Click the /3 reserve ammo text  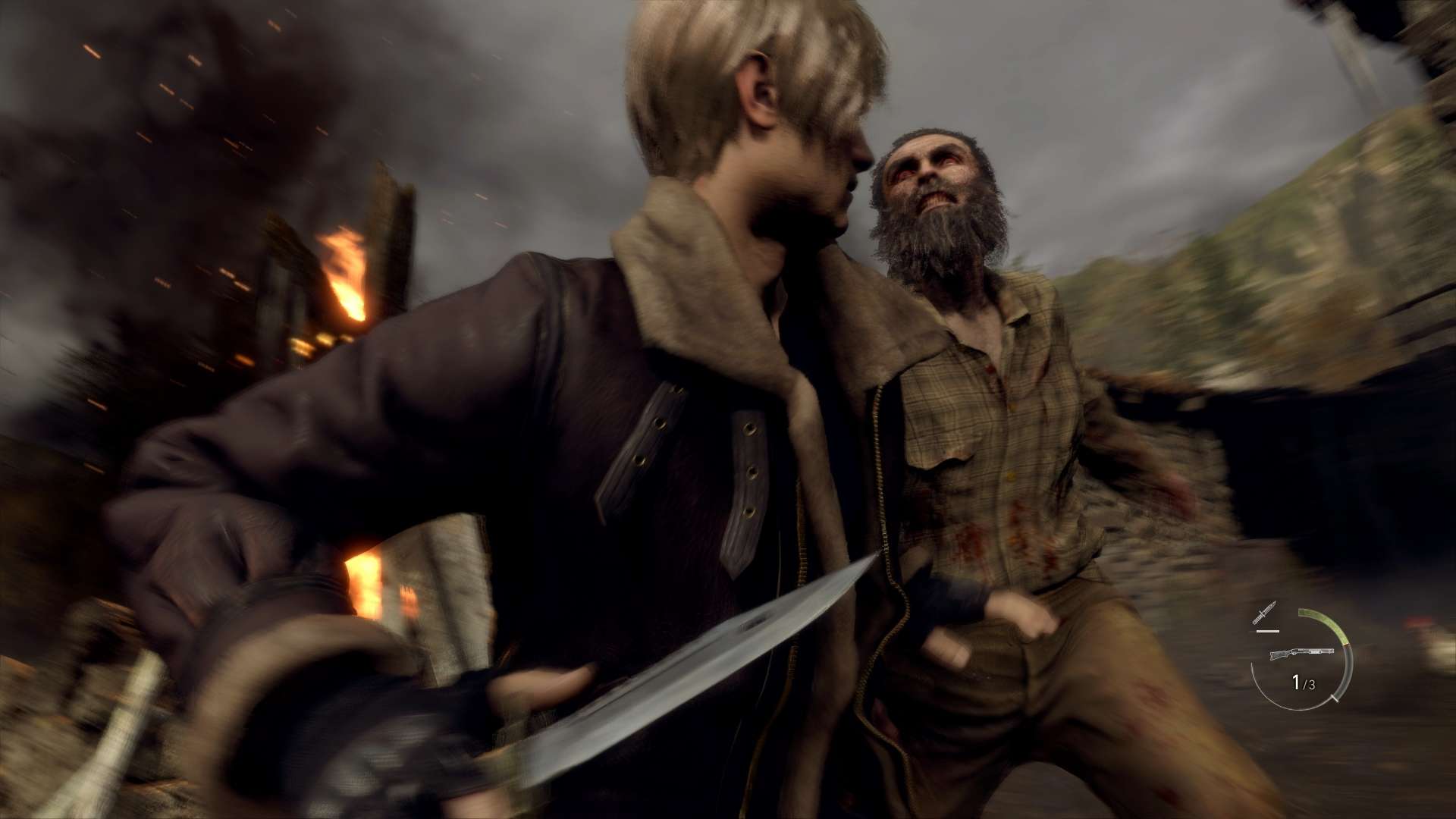(1310, 685)
